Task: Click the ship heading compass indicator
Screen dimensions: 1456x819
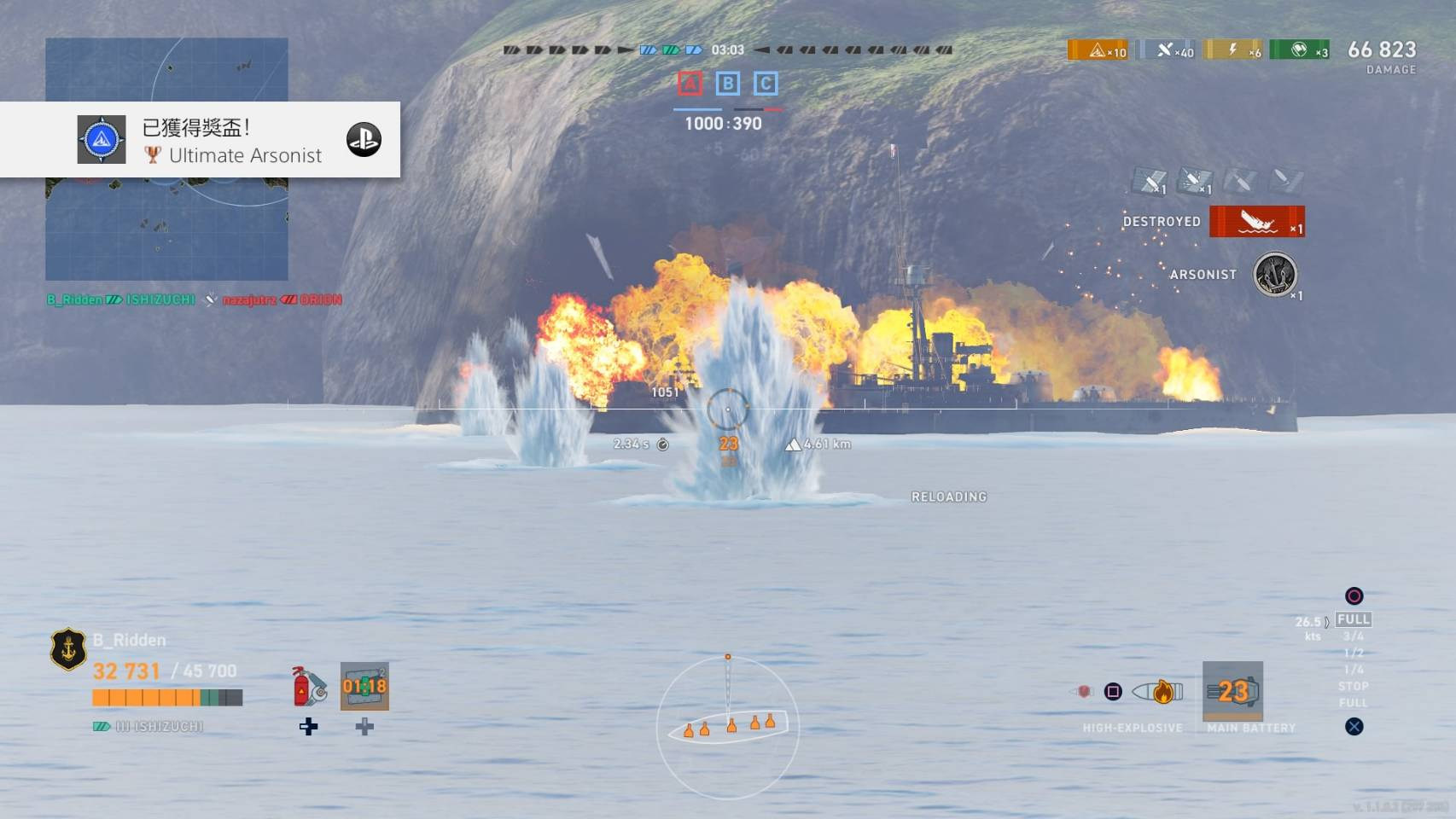Action: coord(728,727)
